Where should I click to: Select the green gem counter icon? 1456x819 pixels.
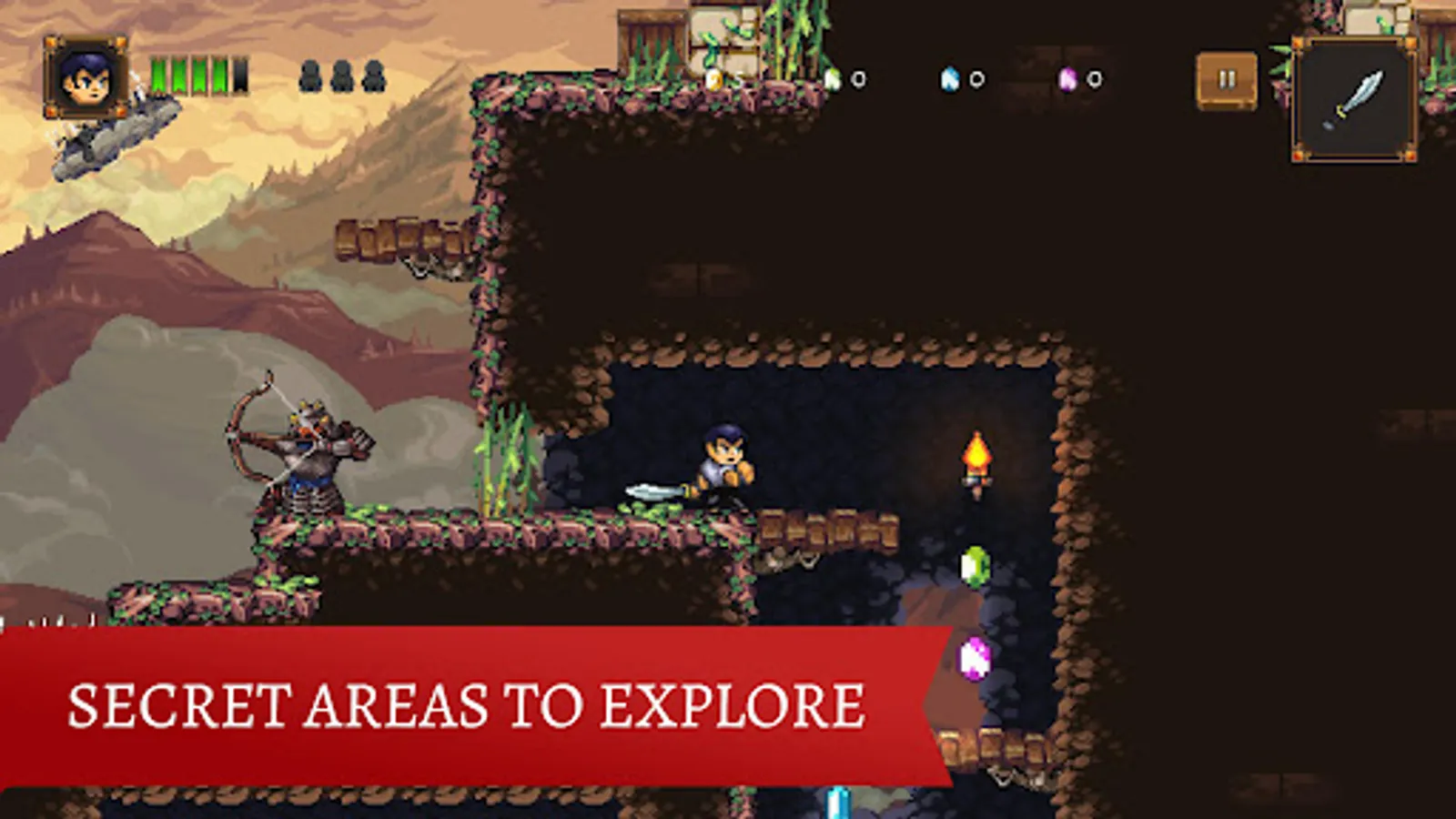(x=833, y=79)
